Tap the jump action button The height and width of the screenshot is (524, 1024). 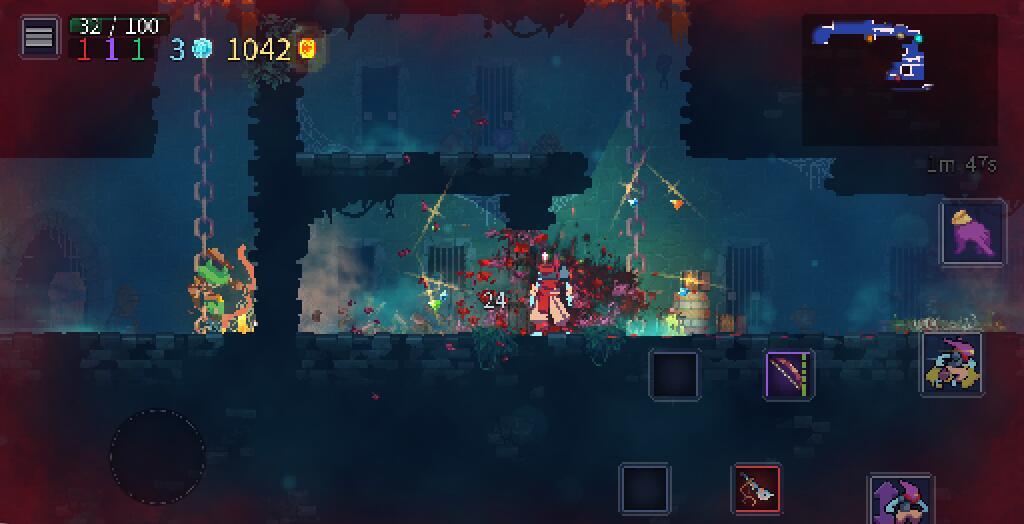[901, 499]
